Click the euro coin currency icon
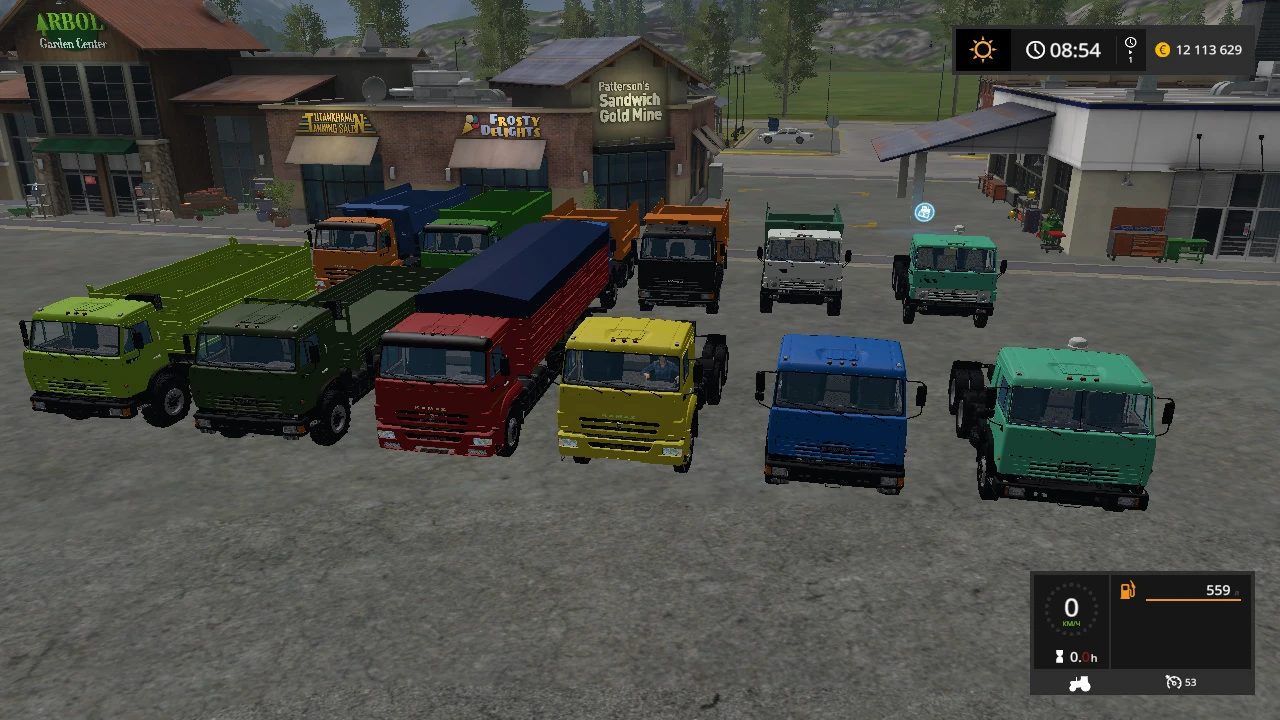Viewport: 1280px width, 720px height. pos(1162,49)
